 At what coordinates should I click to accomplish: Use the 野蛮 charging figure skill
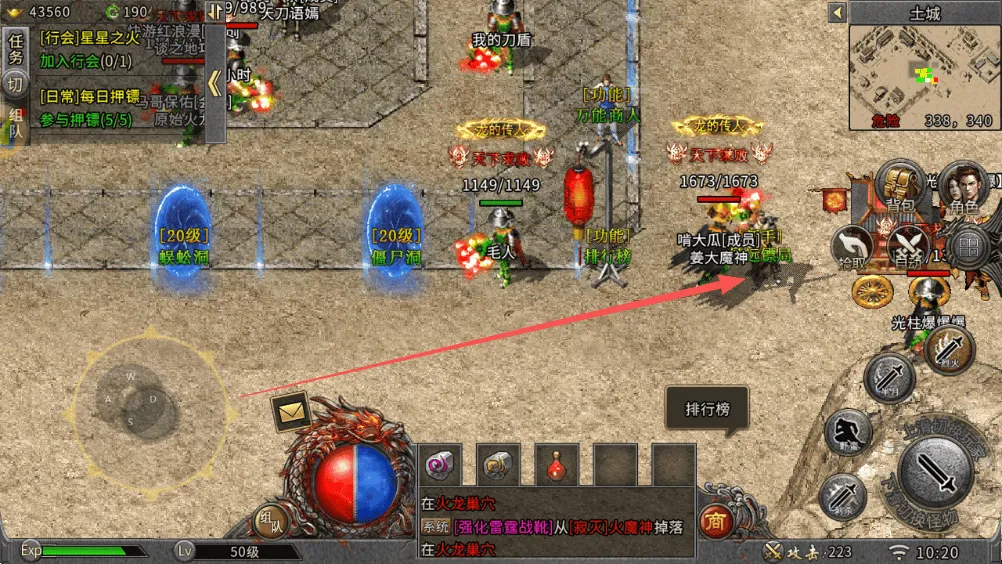[x=849, y=432]
